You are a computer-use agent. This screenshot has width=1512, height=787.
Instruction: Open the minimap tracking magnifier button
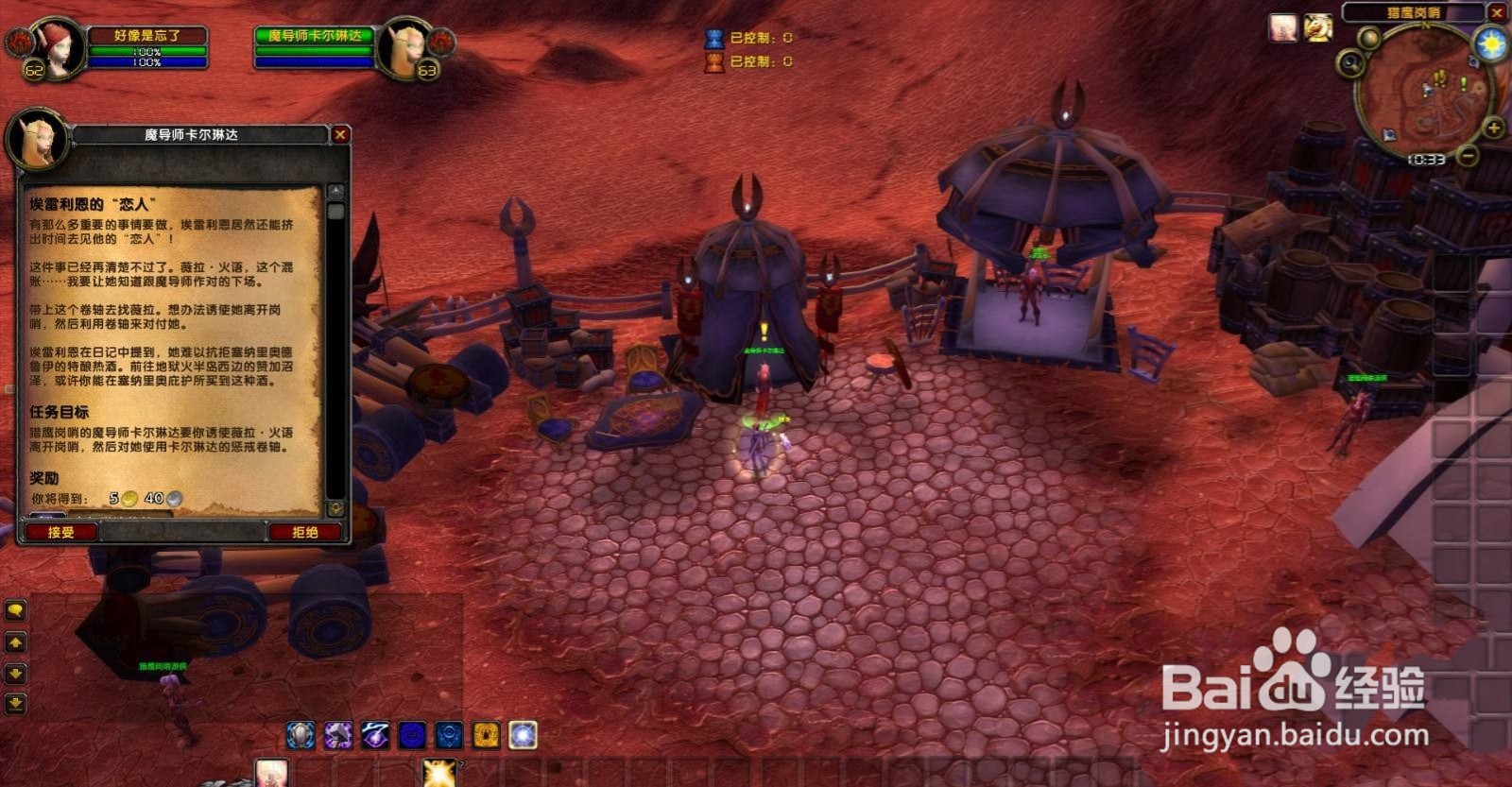click(1349, 64)
